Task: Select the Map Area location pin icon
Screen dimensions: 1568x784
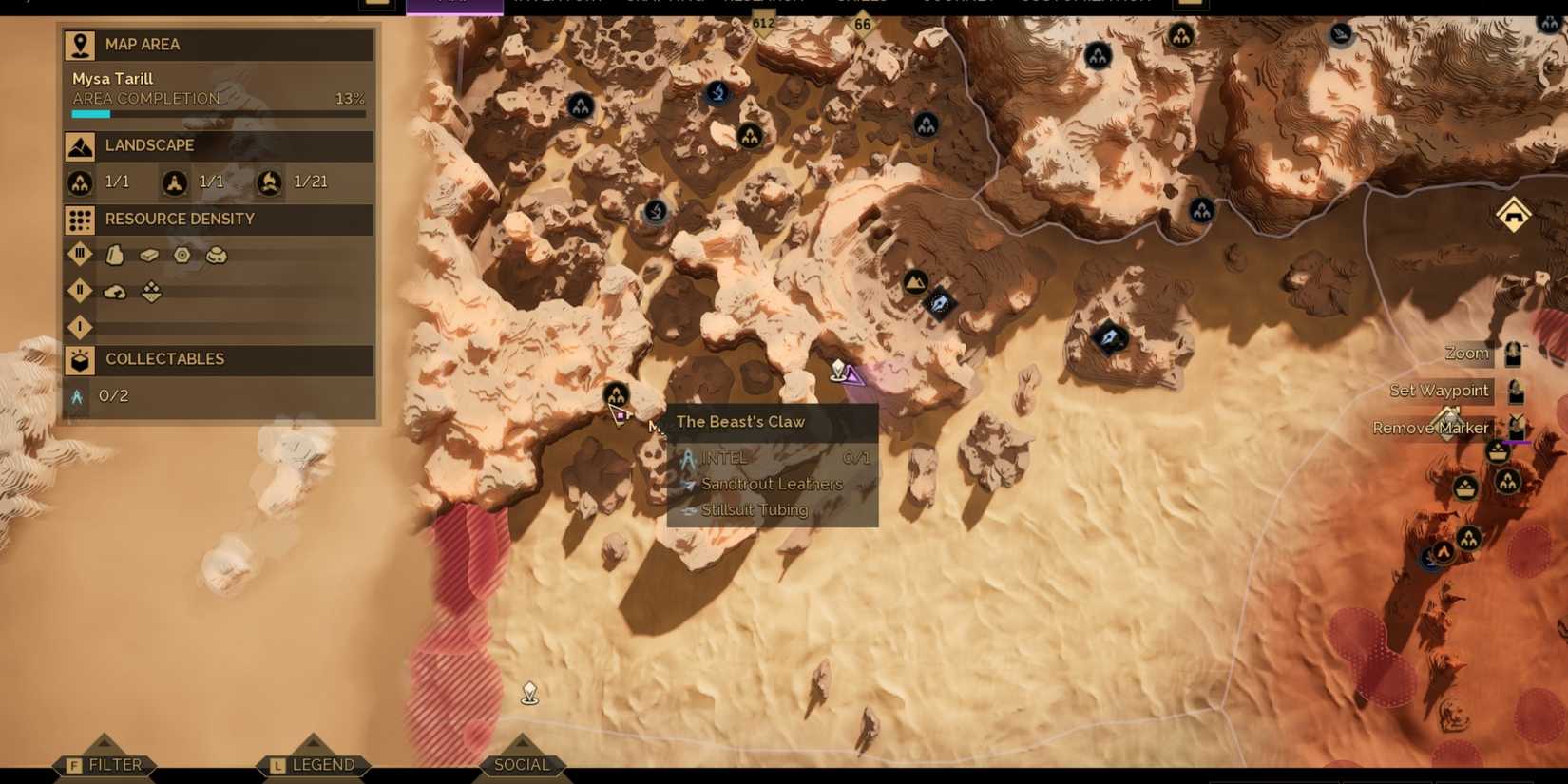Action: [x=80, y=44]
